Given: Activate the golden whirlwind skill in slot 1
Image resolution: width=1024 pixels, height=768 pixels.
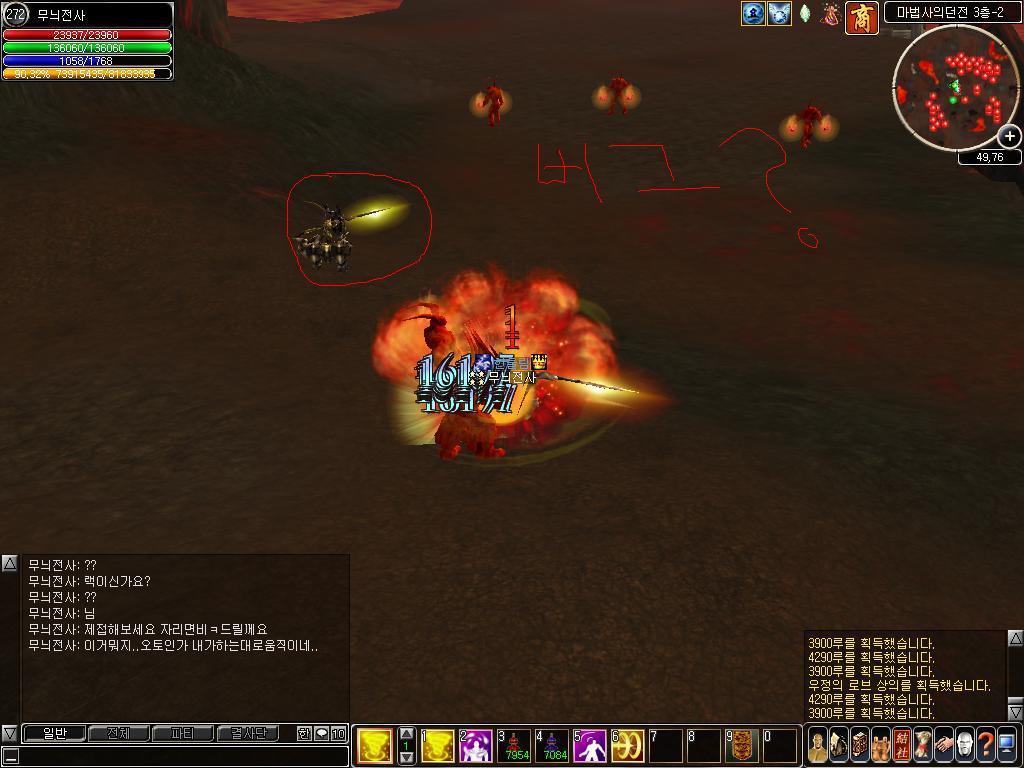Looking at the screenshot, I should tap(437, 746).
